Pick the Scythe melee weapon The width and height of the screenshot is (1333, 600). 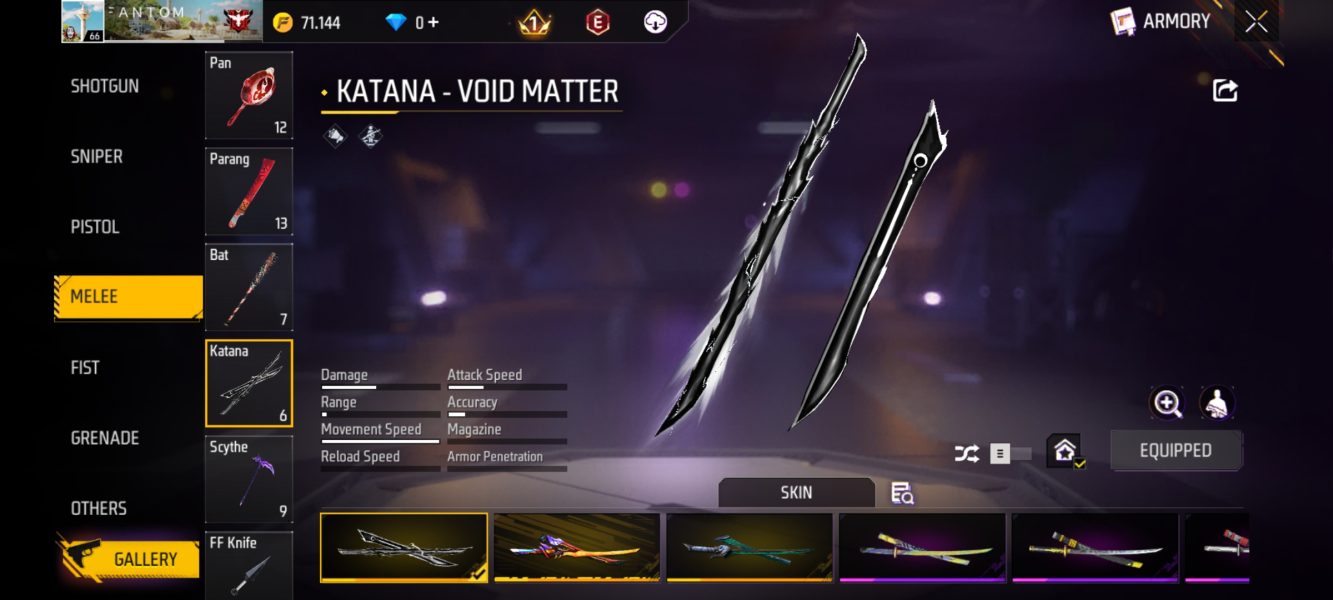[x=249, y=479]
